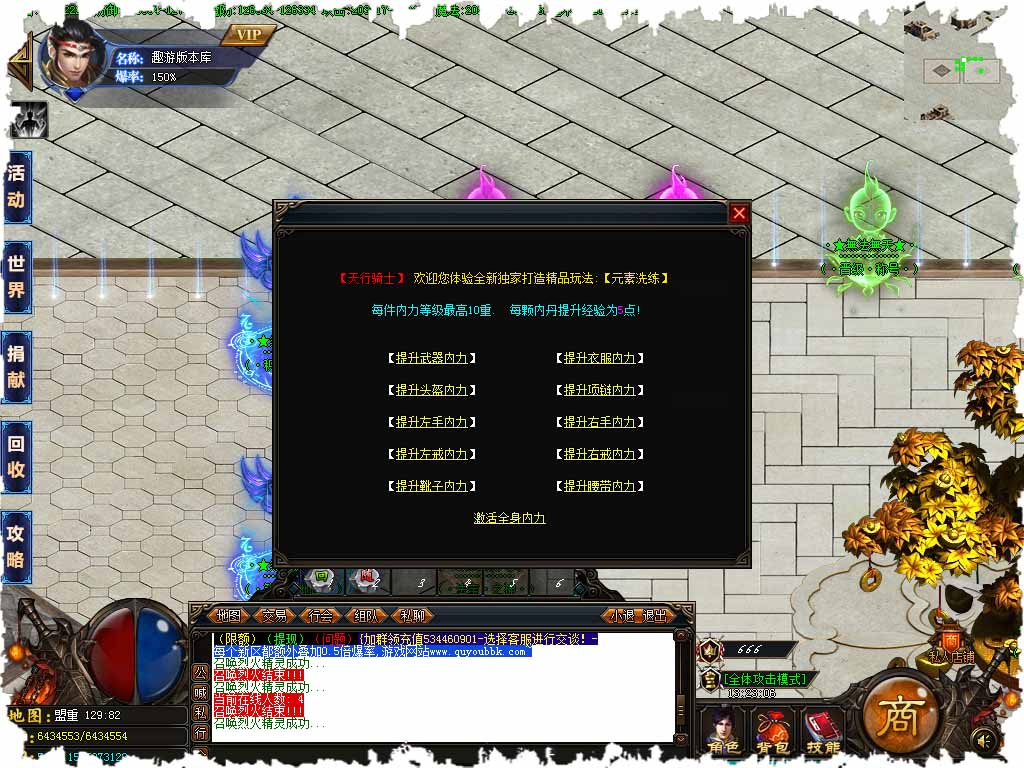The width and height of the screenshot is (1024, 768).
Task: Select 提升衣服内力 in the dialog
Action: click(x=599, y=358)
